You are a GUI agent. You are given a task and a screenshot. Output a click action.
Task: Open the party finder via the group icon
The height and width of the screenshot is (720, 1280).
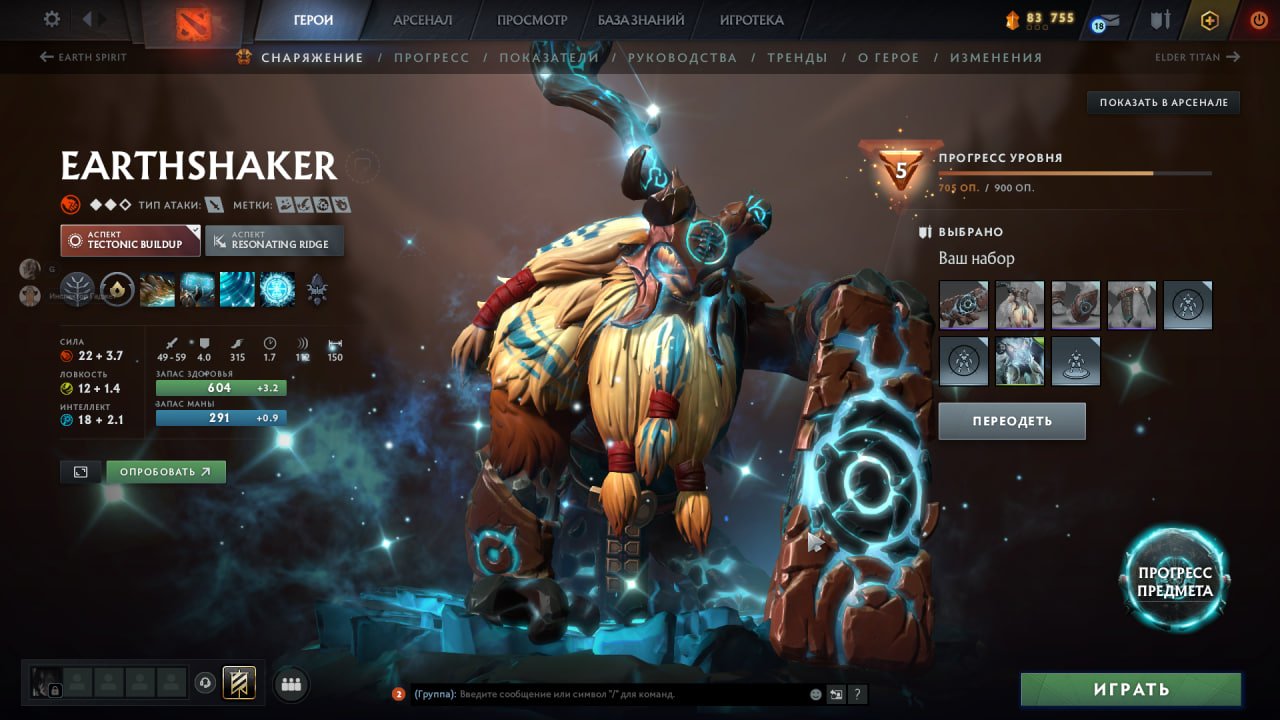[x=289, y=683]
